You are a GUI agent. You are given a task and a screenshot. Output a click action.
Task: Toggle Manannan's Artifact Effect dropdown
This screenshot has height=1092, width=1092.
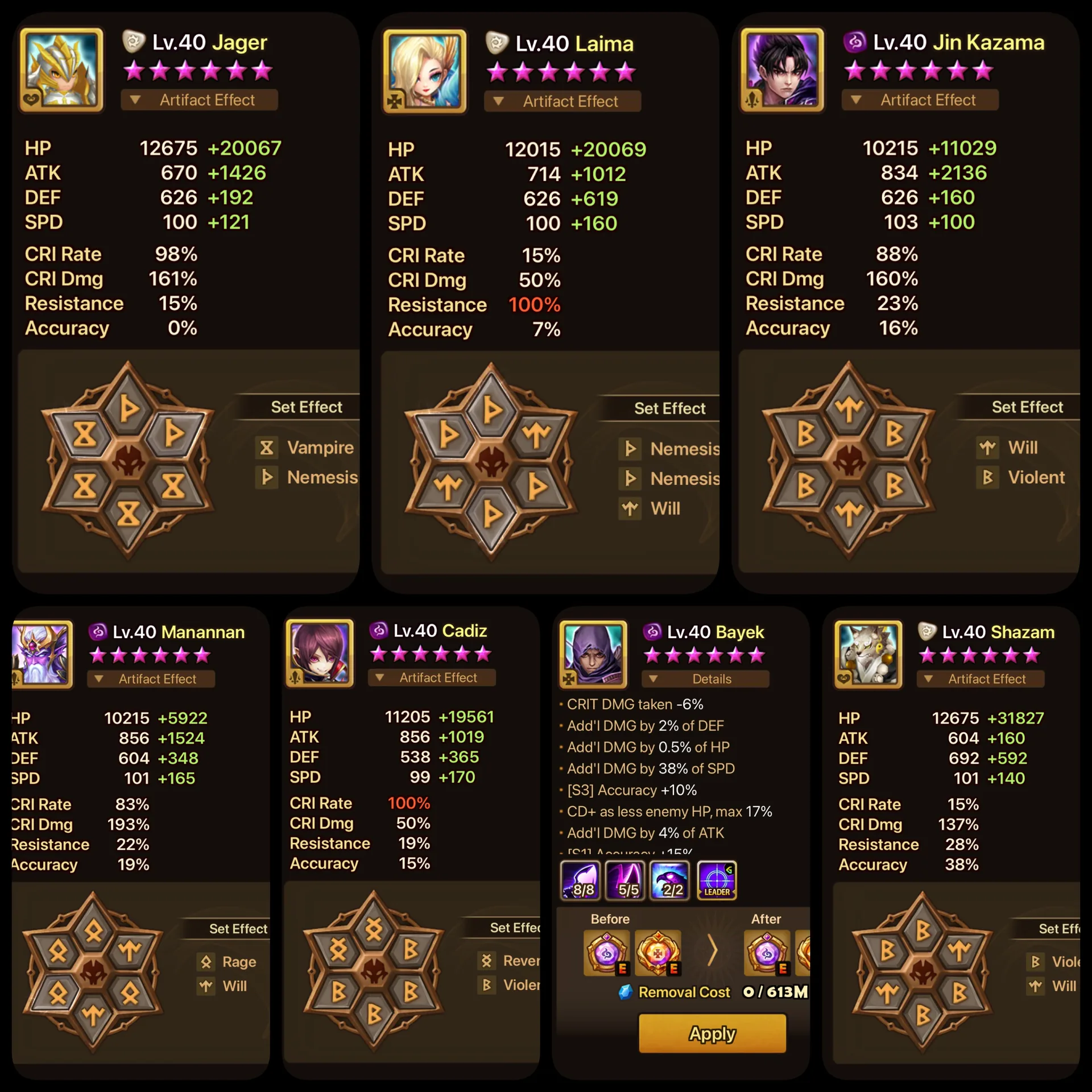pyautogui.click(x=151, y=679)
